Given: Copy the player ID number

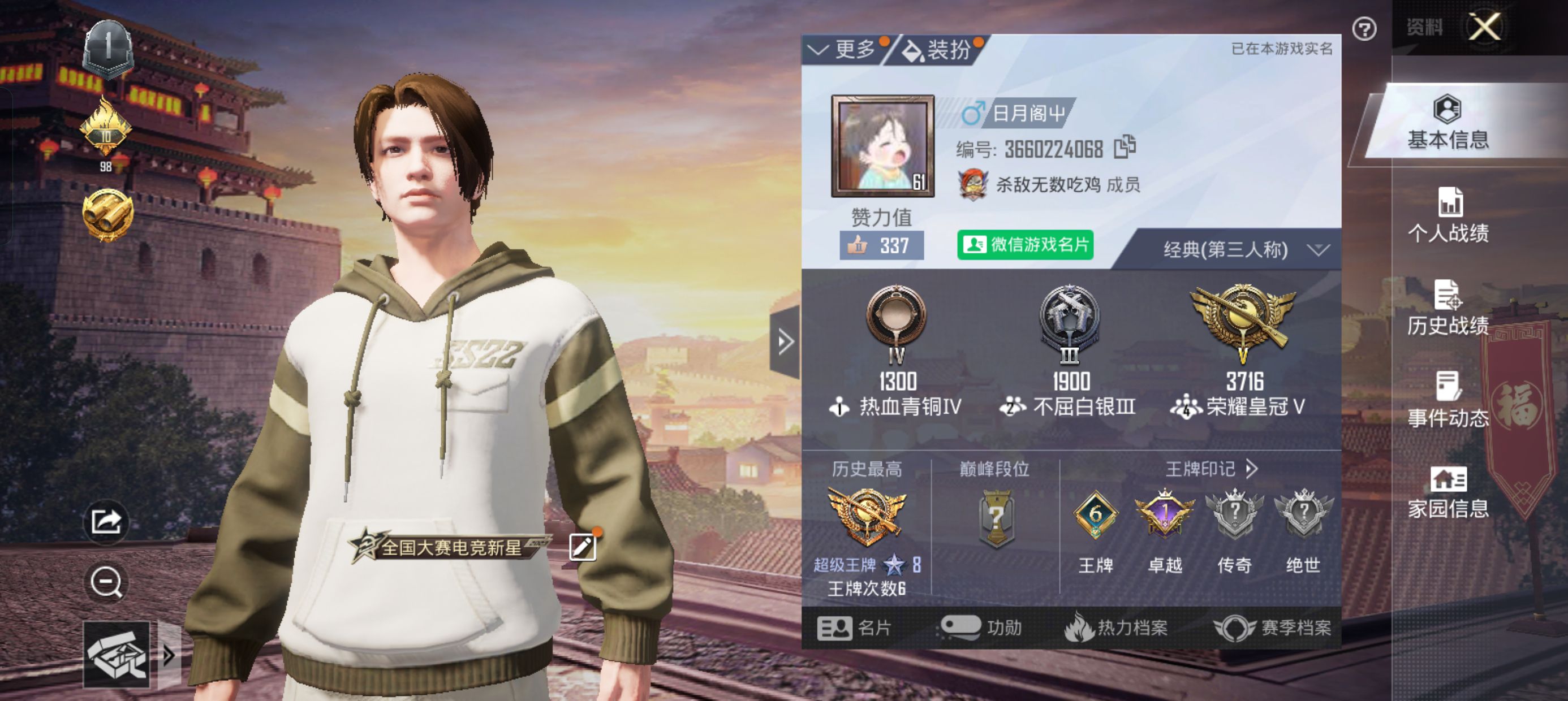Looking at the screenshot, I should (x=1125, y=147).
